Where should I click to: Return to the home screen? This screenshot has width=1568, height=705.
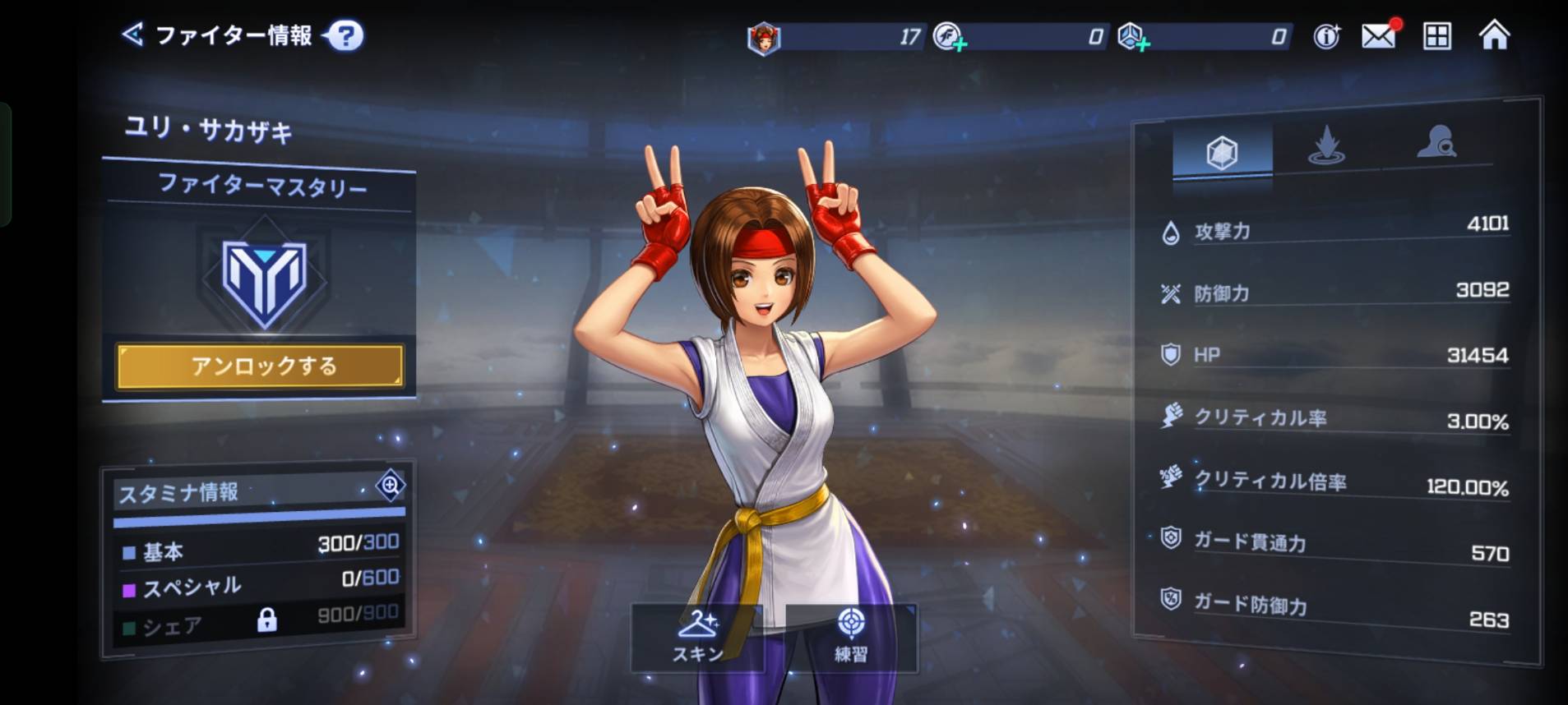(1494, 36)
